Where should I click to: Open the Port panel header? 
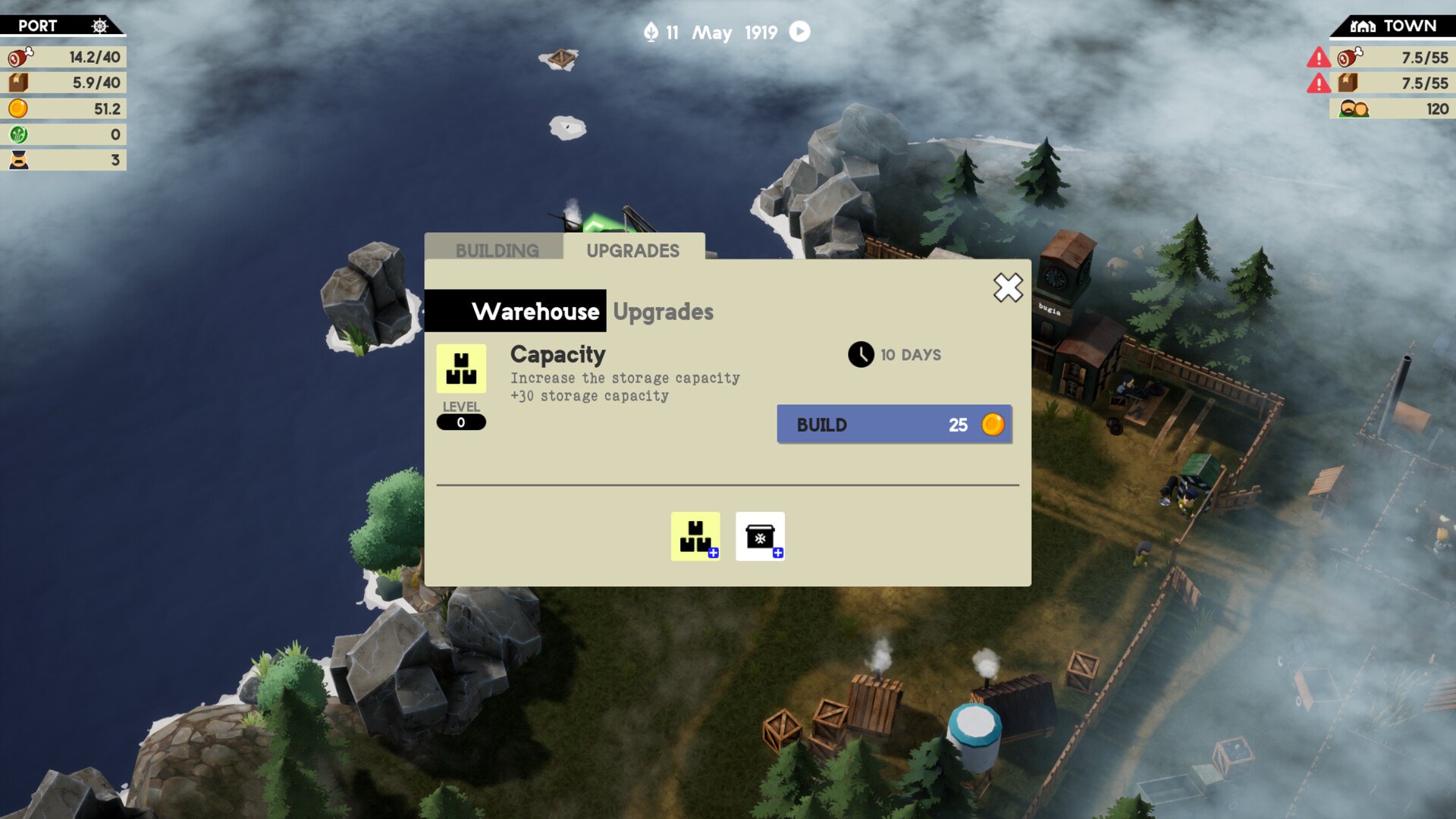(x=62, y=26)
